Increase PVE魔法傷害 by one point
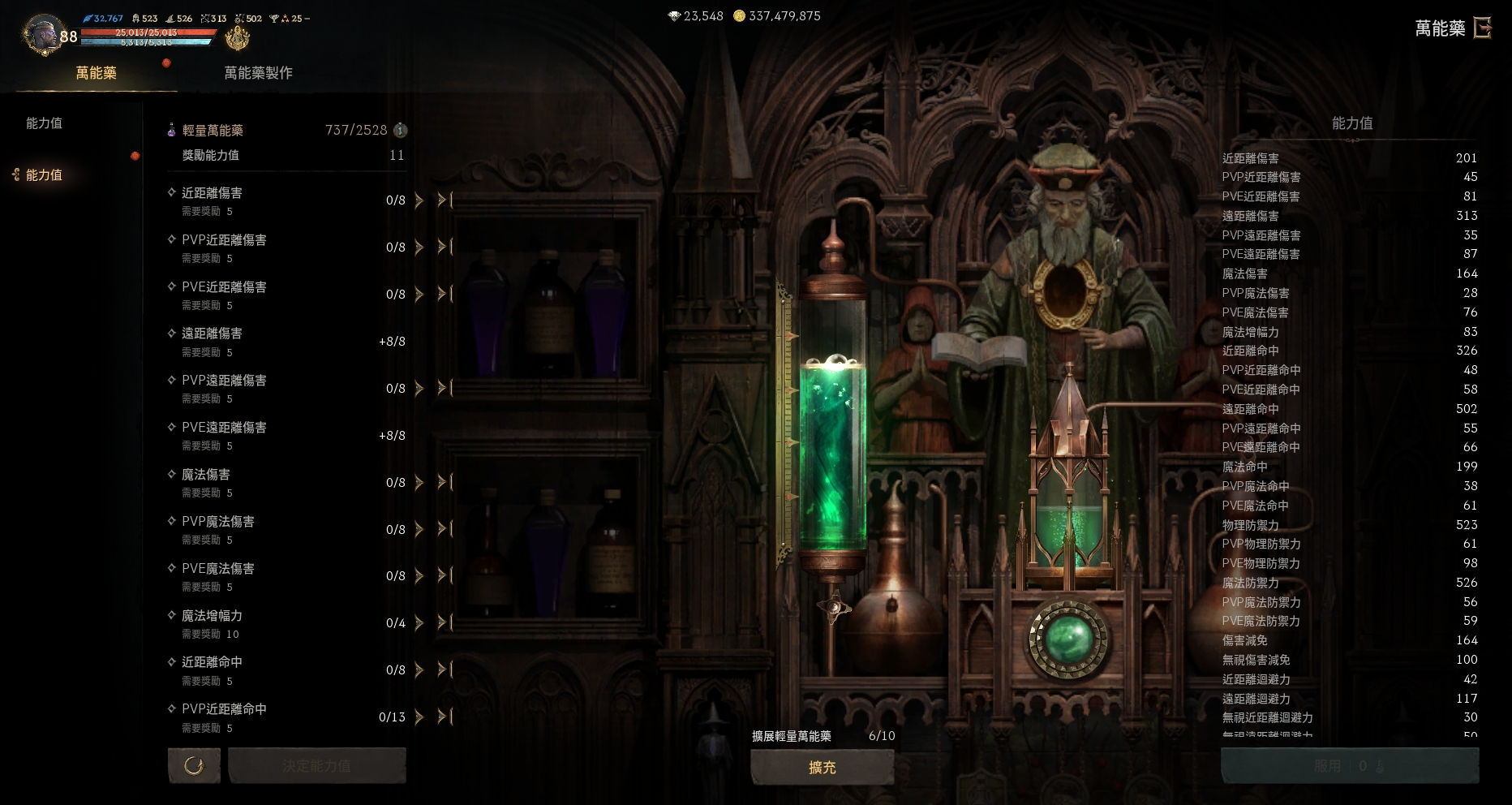 pyautogui.click(x=419, y=576)
